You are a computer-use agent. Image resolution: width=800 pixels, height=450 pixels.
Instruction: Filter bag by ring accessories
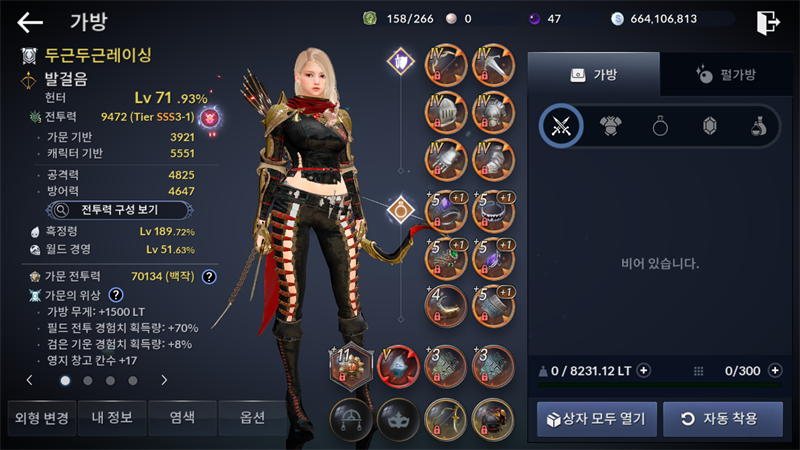tap(660, 126)
